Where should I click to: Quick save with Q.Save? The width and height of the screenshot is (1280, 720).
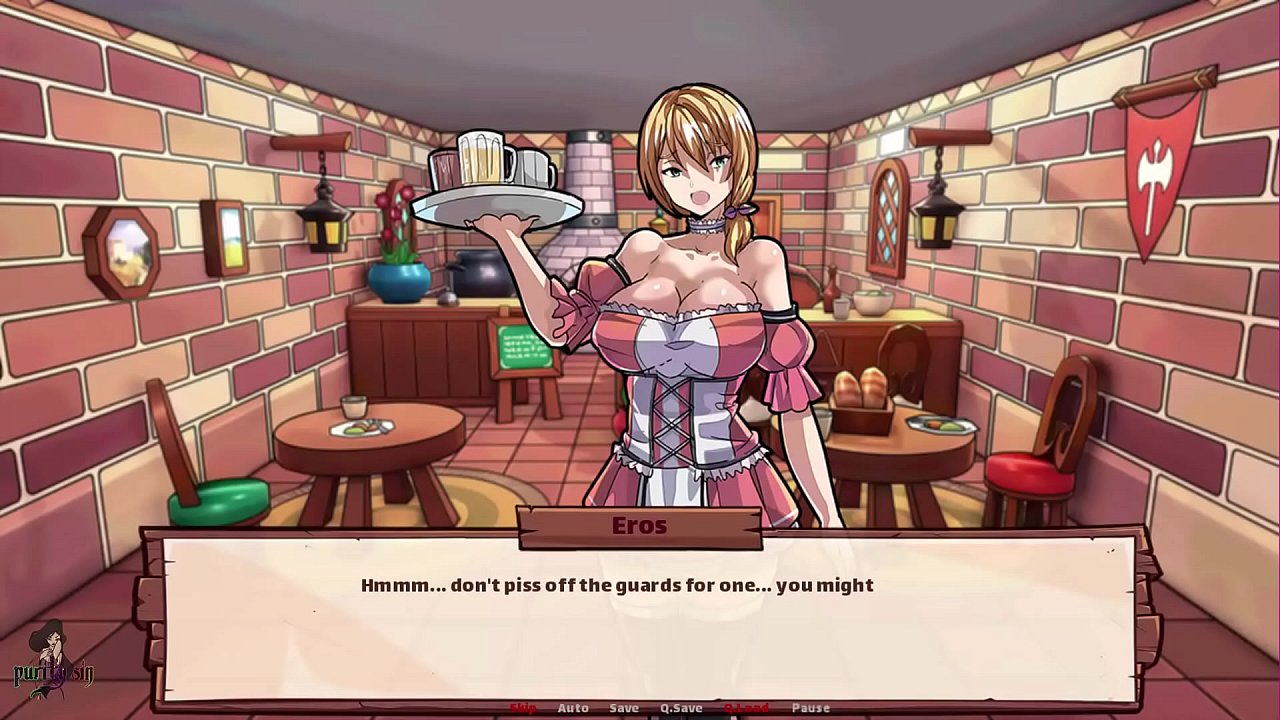click(x=681, y=708)
